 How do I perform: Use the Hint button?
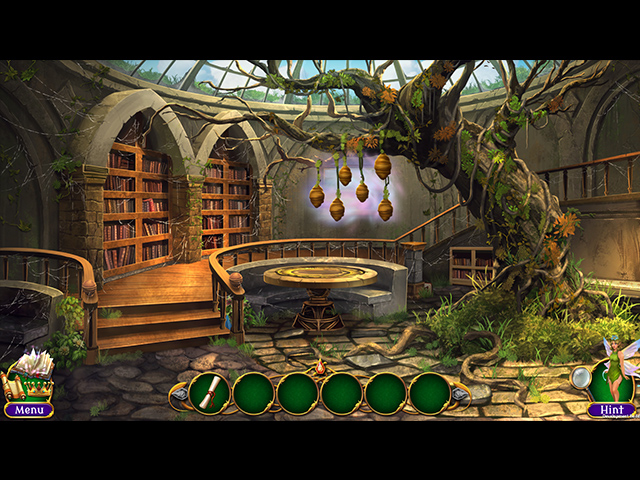coord(610,409)
